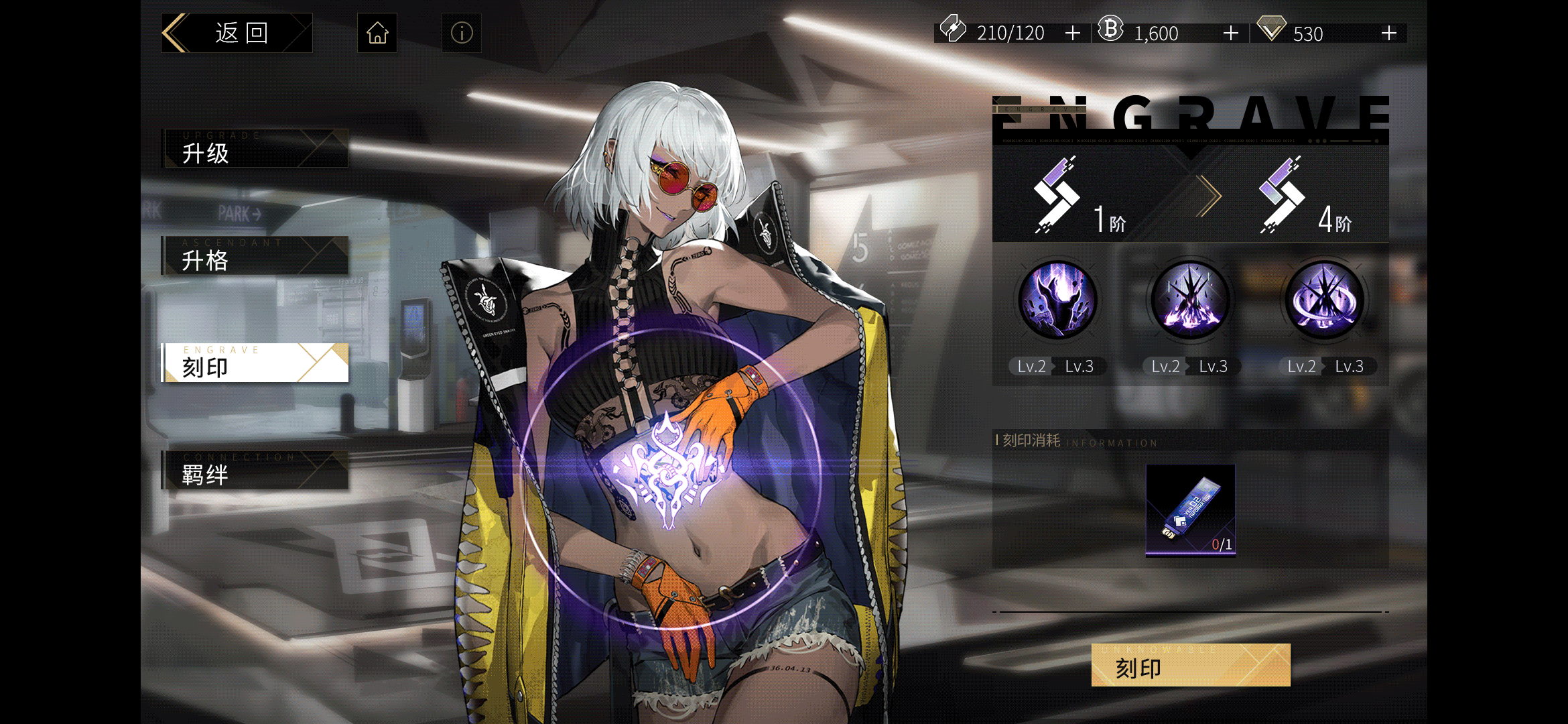
Task: Add stamina with the plus beside 210/120
Action: point(1073,33)
